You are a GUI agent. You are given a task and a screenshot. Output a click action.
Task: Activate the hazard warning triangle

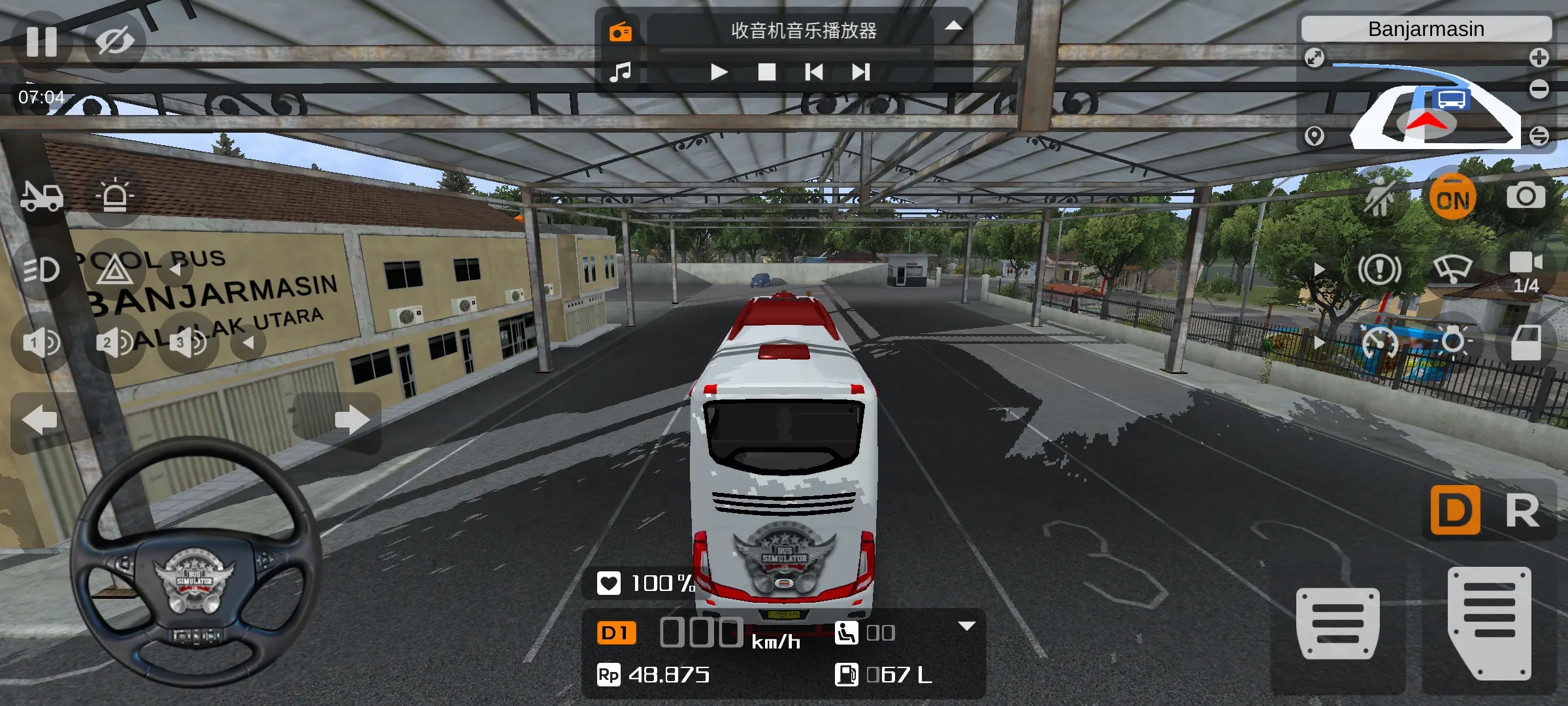(114, 269)
